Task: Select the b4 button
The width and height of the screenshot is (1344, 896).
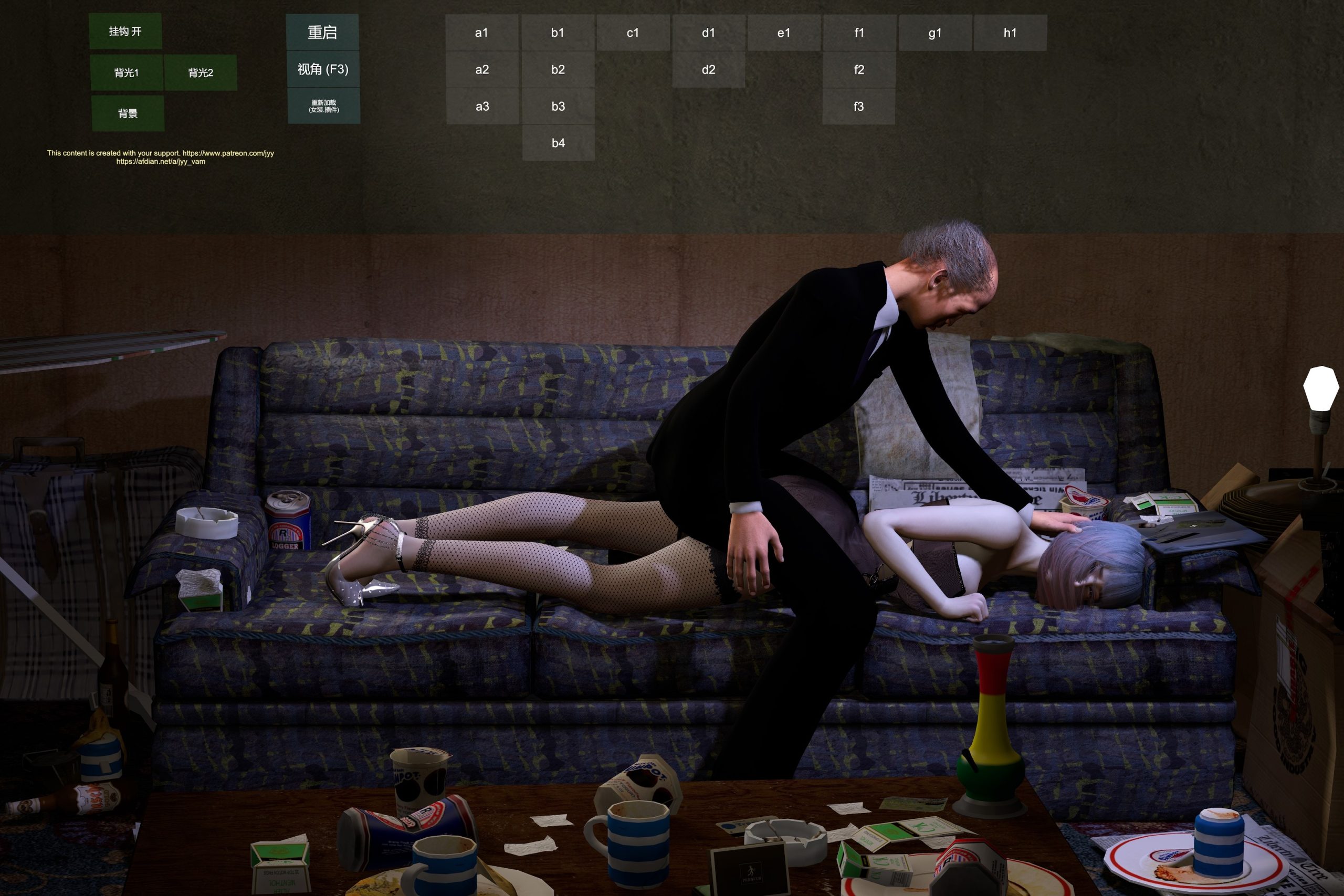Action: pyautogui.click(x=558, y=143)
